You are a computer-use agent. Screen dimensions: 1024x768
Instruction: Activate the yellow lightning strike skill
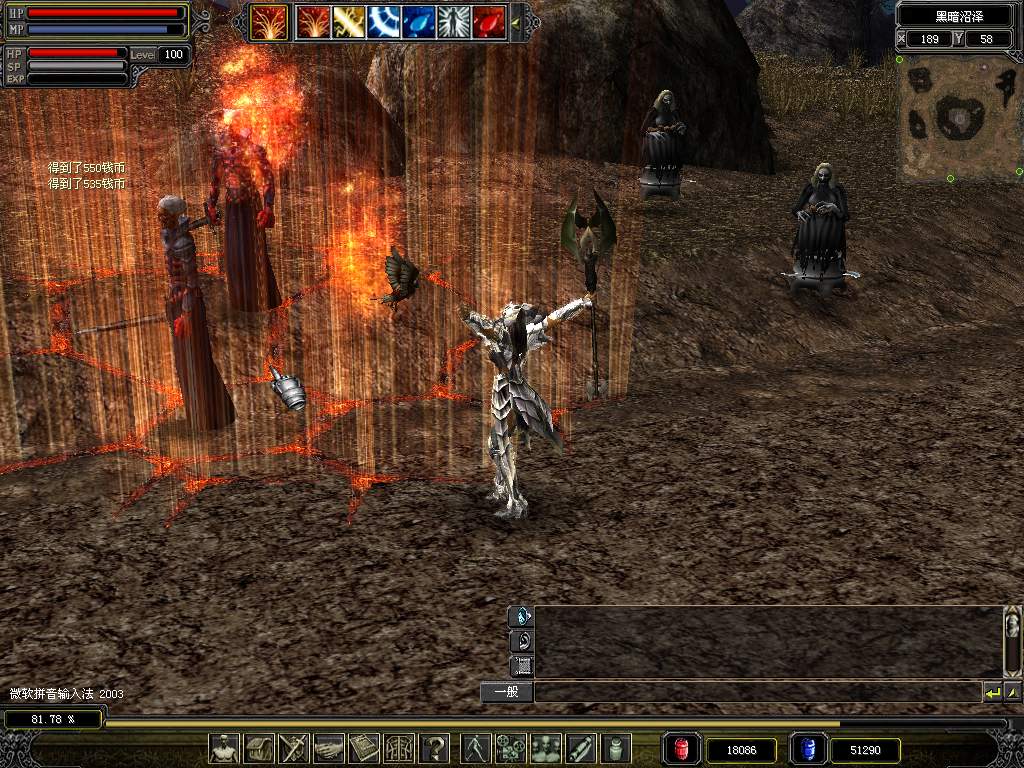pos(348,21)
